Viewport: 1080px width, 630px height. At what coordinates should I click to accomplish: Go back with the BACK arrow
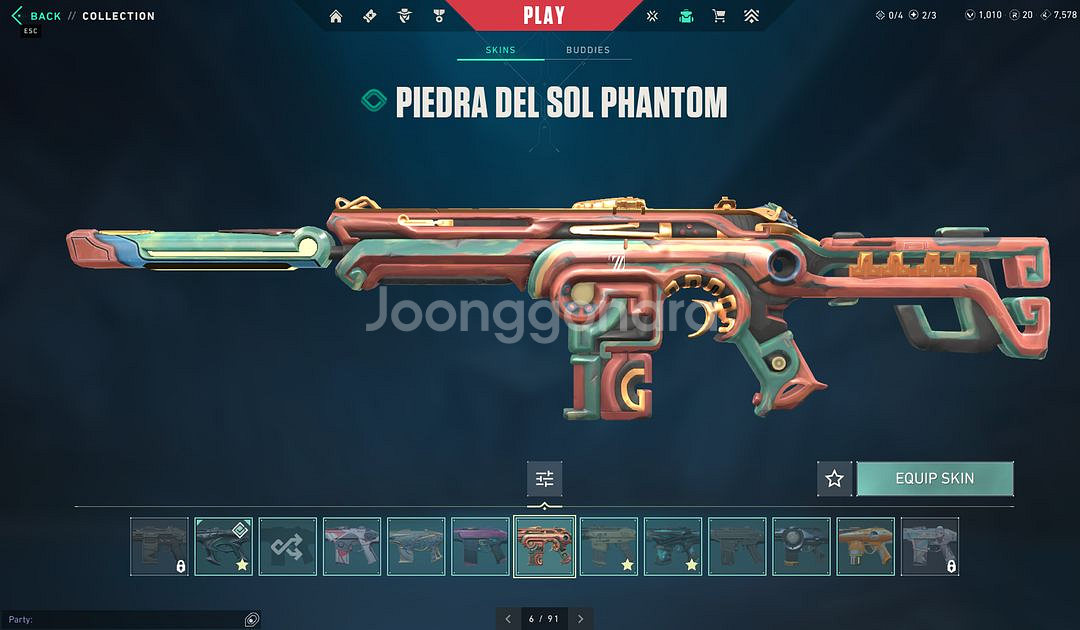pos(36,16)
